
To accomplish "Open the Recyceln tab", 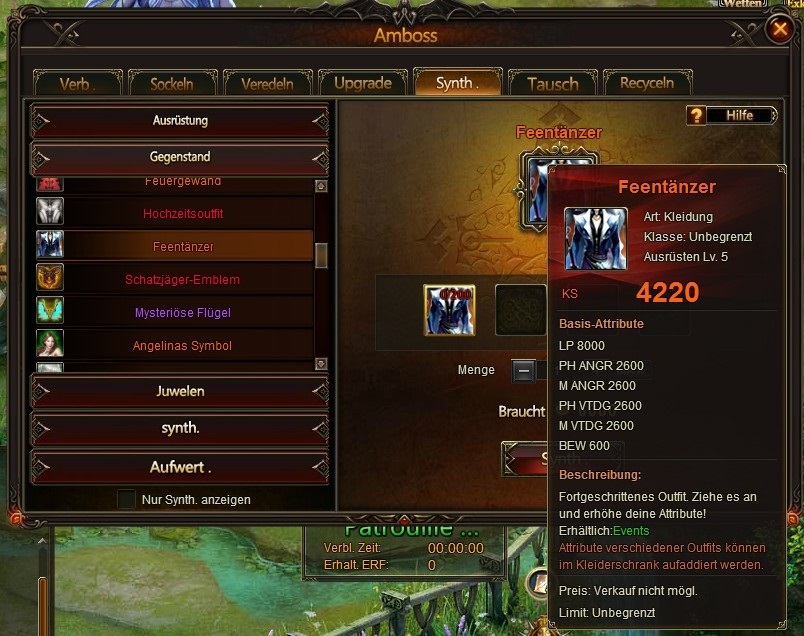I will click(x=646, y=83).
